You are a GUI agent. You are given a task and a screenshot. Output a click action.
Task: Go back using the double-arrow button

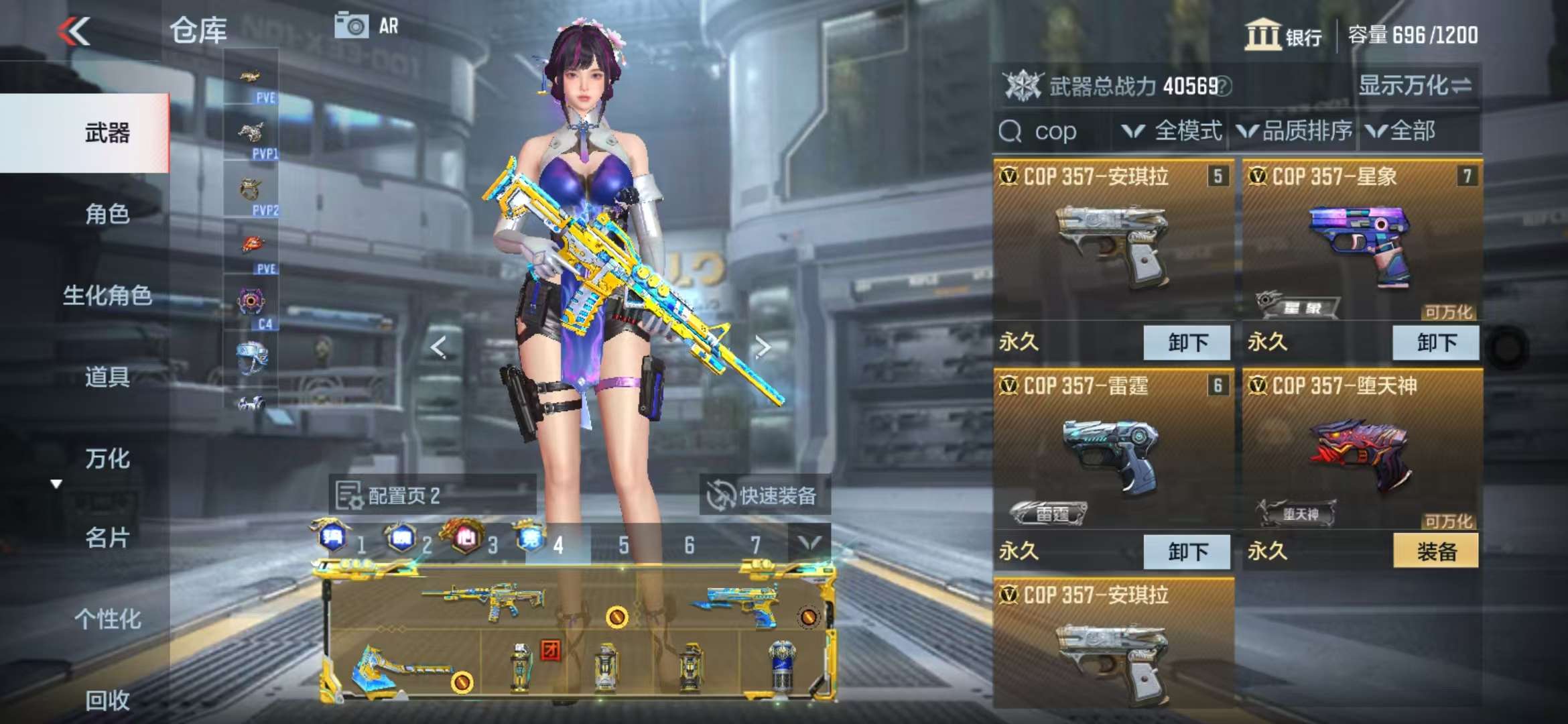pyautogui.click(x=74, y=31)
